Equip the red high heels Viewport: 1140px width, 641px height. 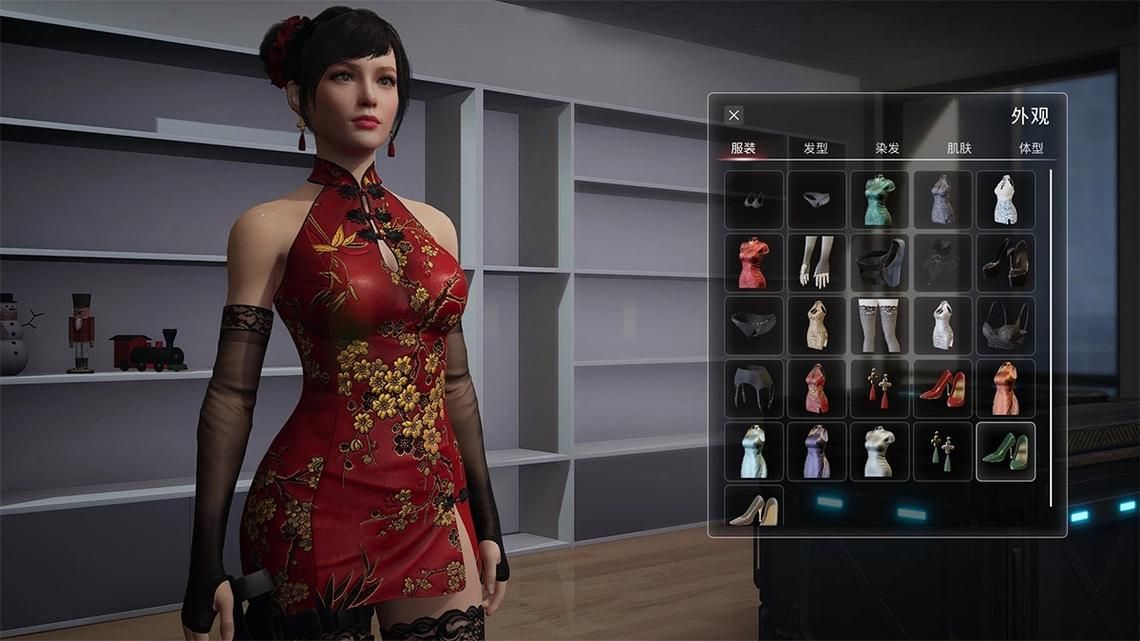coord(942,388)
